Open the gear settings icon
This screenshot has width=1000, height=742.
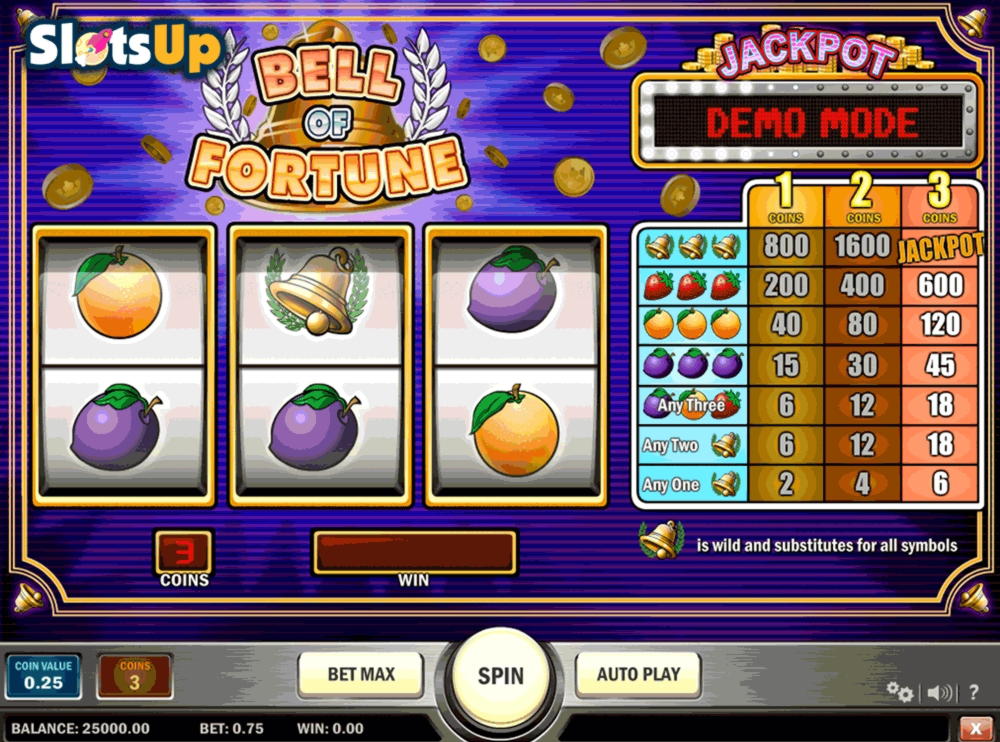pyautogui.click(x=899, y=692)
